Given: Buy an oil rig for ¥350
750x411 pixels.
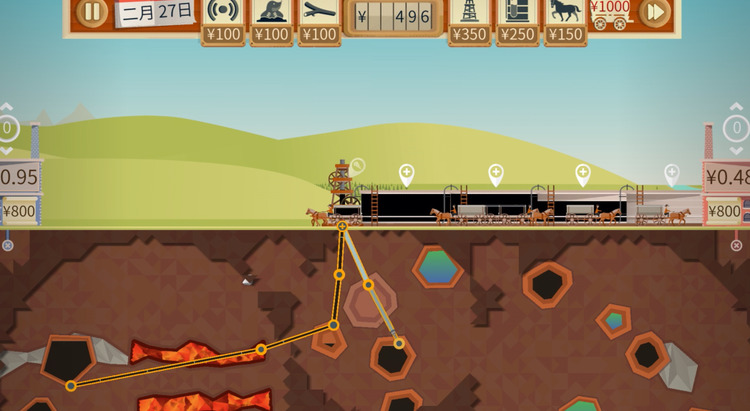Looking at the screenshot, I should coord(469,12).
